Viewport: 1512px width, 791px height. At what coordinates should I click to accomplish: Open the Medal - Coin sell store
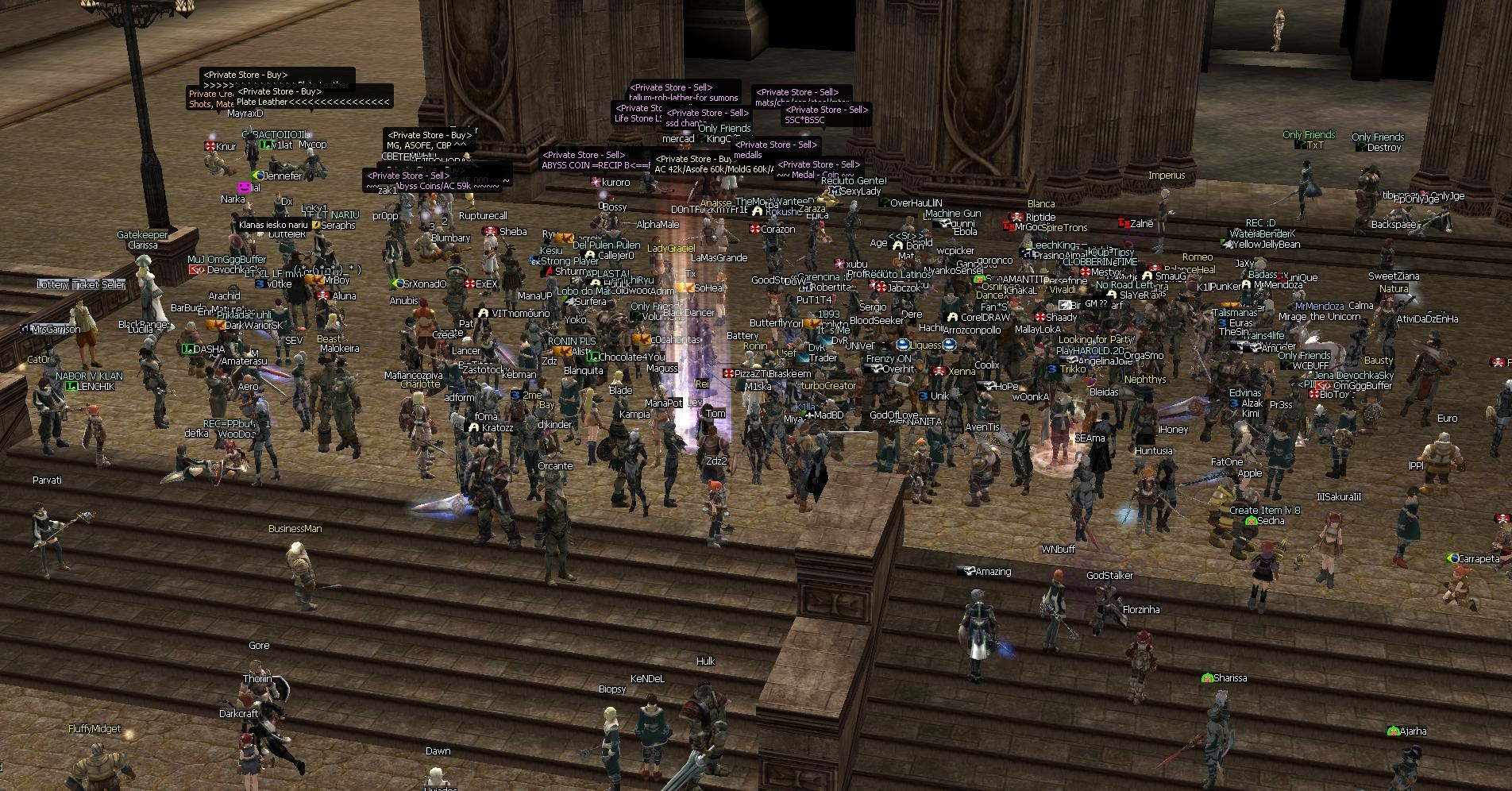(x=816, y=175)
